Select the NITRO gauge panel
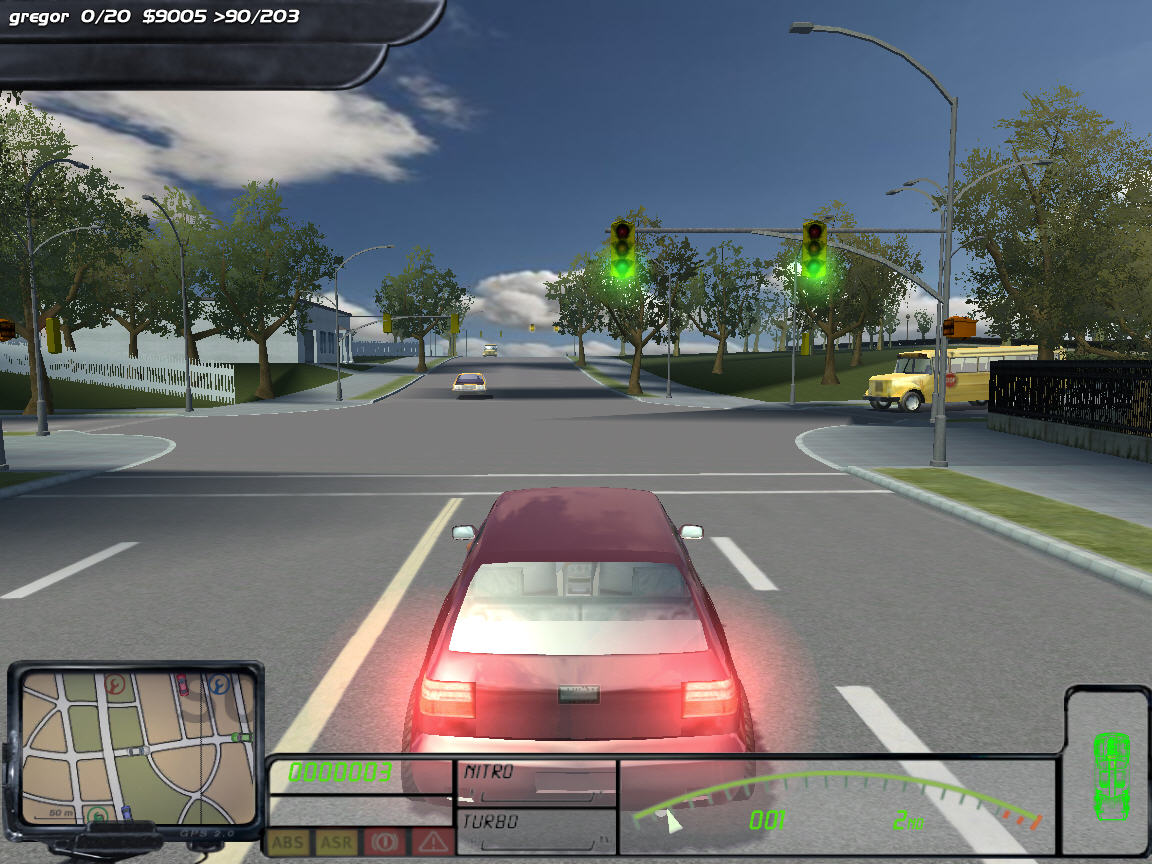Screen dimensions: 1152x864 536,783
